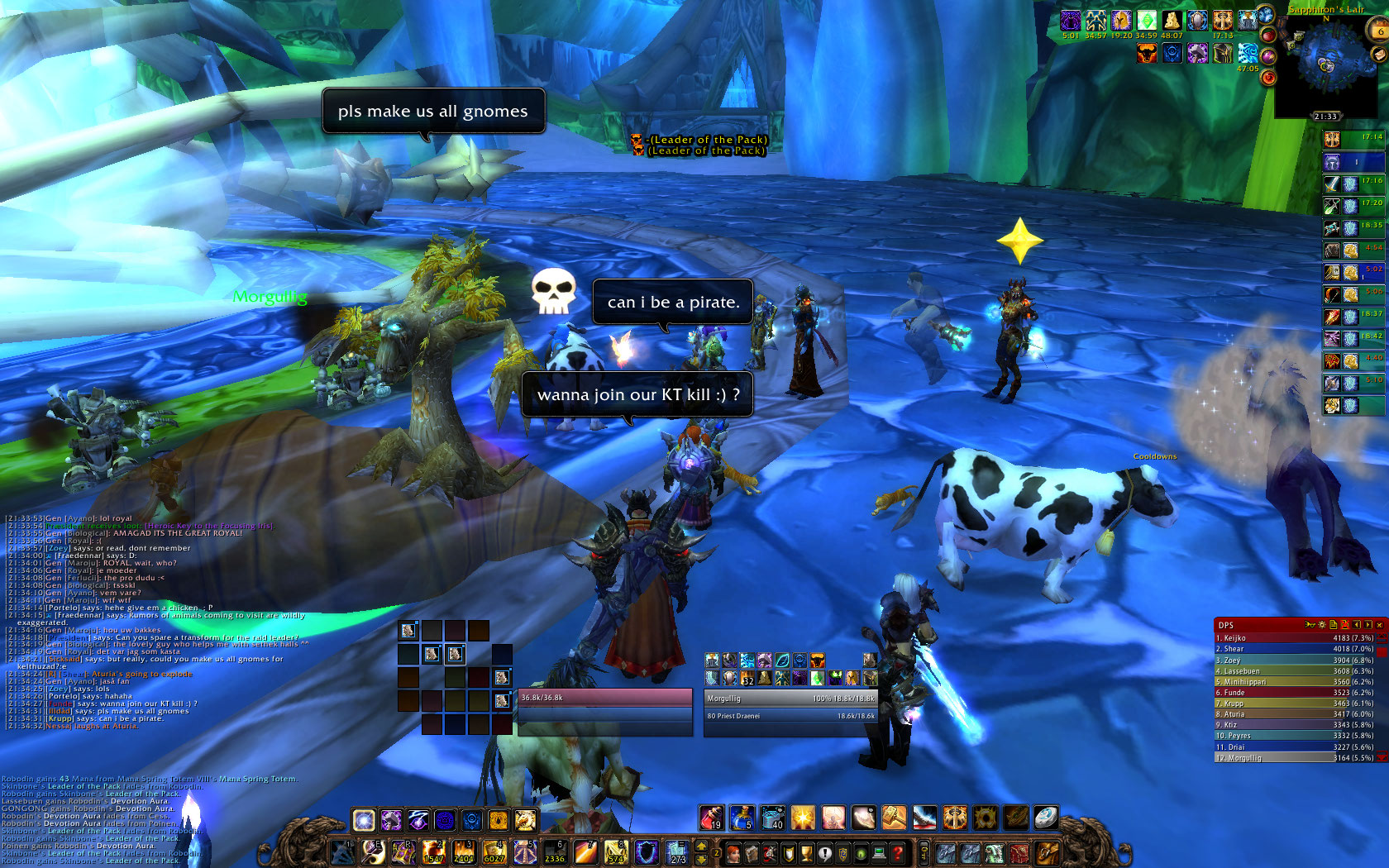1389x868 pixels.
Task: Open the calendar button showing 6
Action: (x=1379, y=30)
